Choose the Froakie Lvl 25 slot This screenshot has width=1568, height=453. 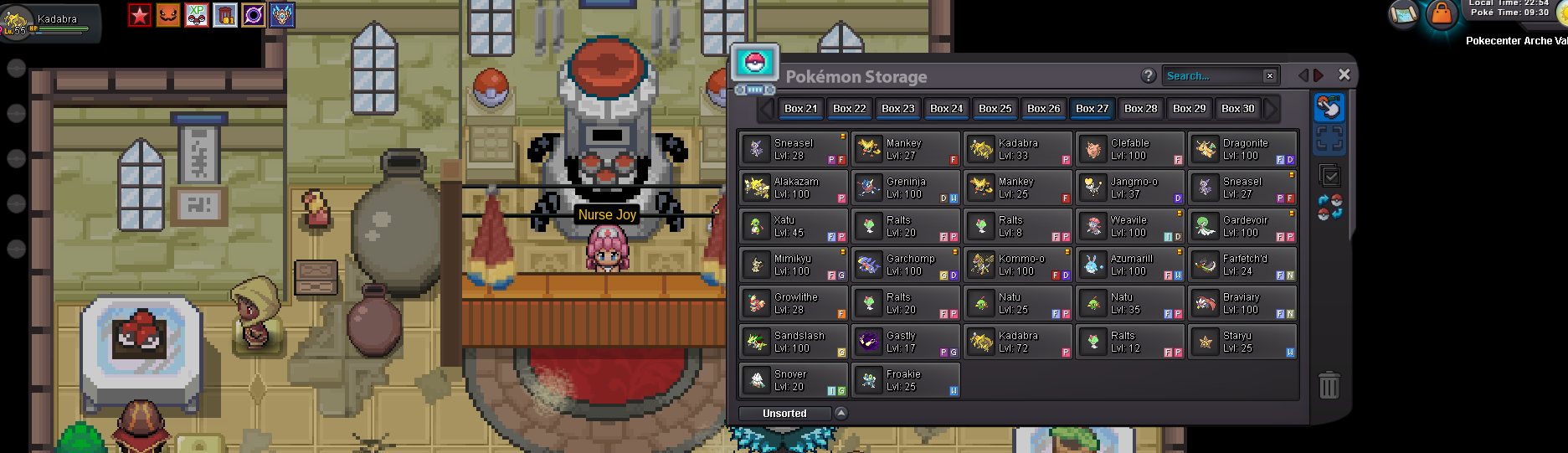point(905,380)
